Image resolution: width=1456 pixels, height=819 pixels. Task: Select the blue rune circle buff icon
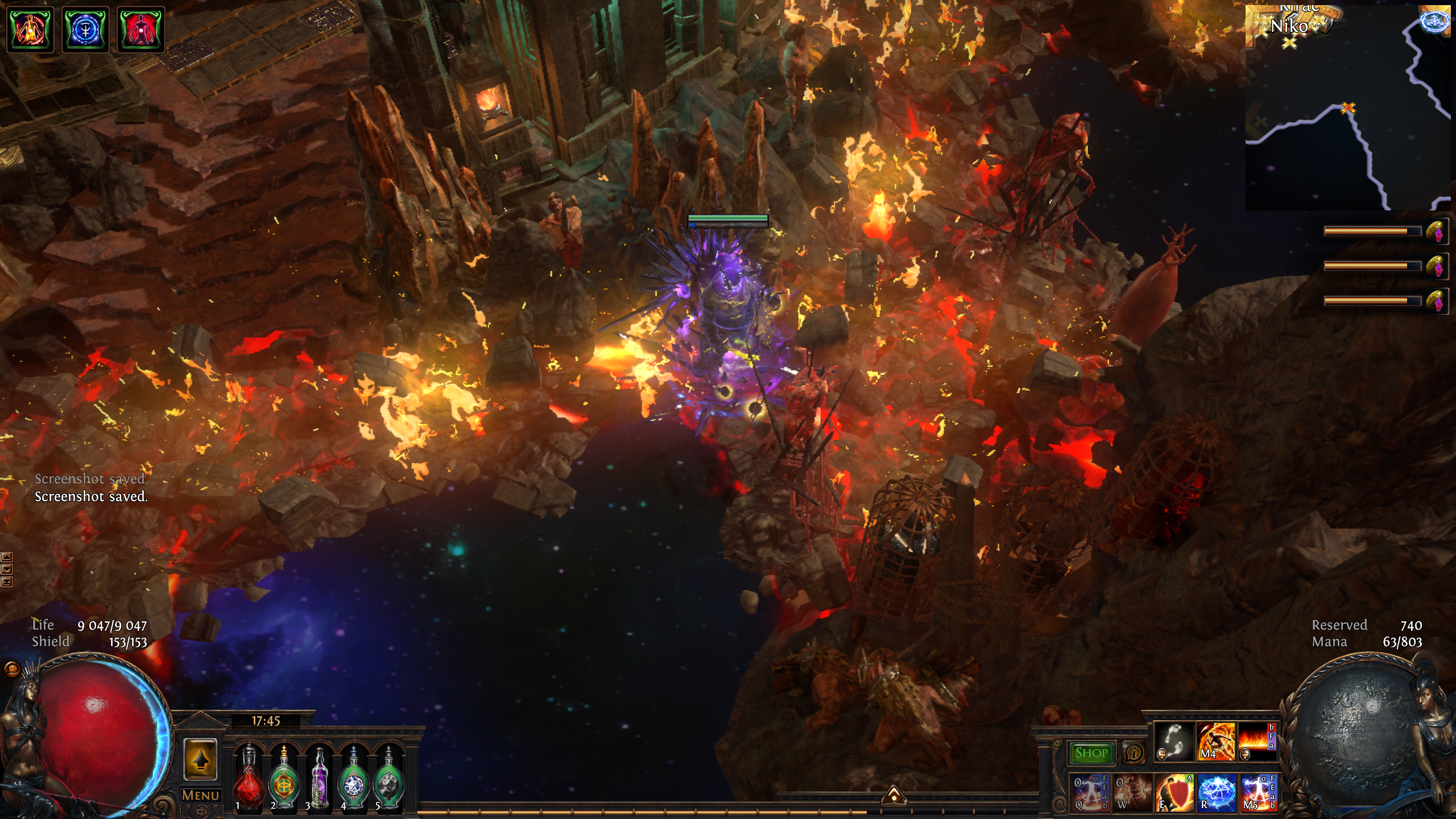click(85, 30)
